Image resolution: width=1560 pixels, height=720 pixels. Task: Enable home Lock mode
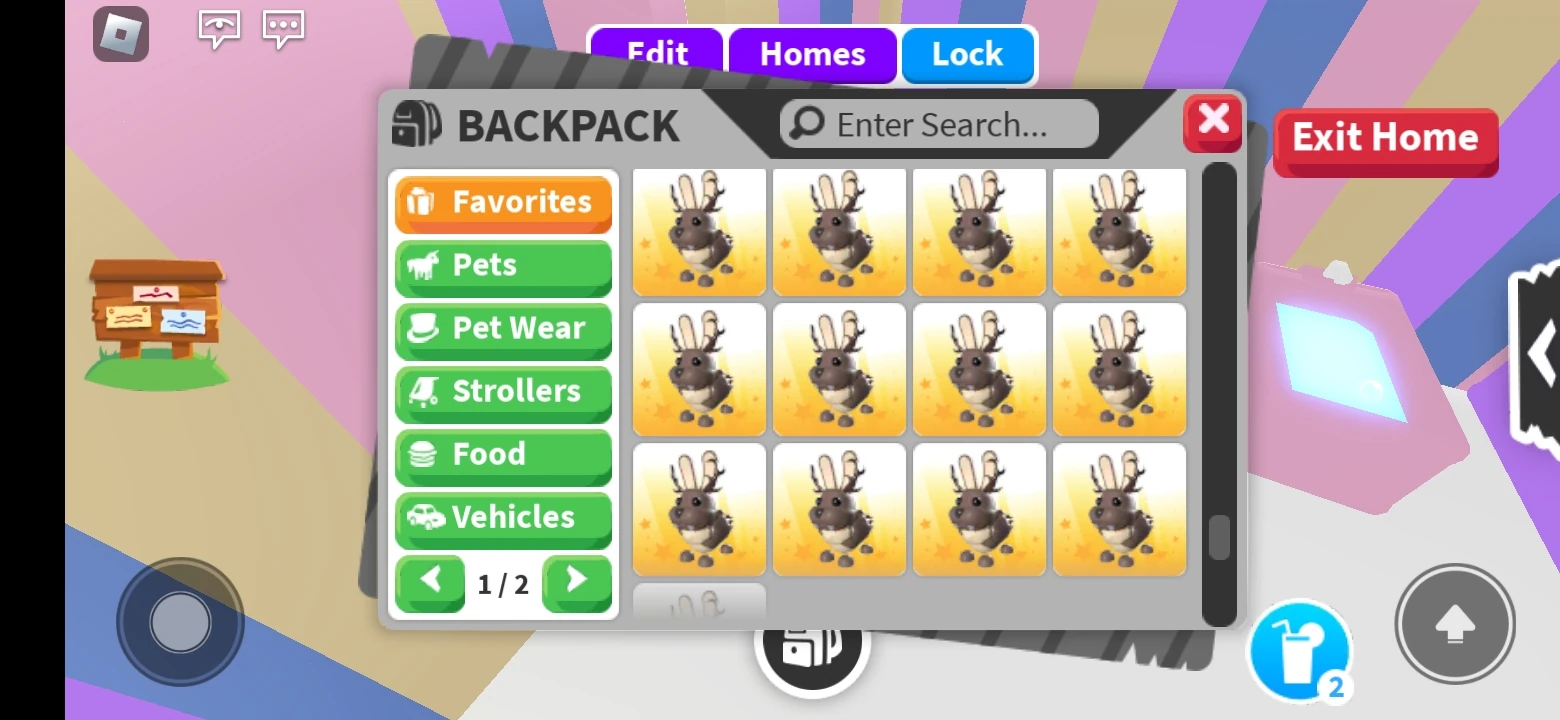click(967, 55)
